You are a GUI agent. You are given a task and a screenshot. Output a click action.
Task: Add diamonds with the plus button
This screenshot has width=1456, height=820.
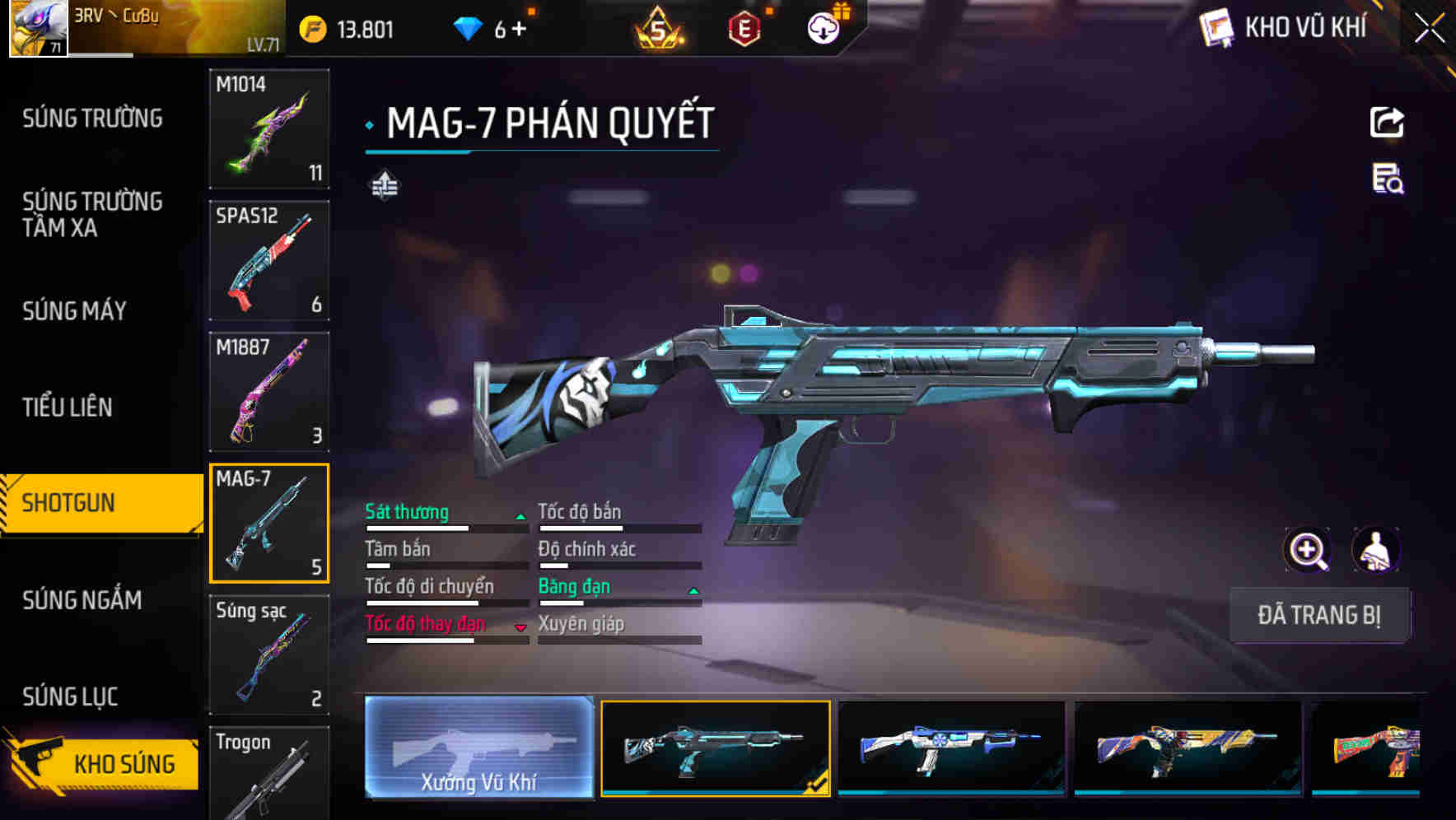[x=519, y=30]
